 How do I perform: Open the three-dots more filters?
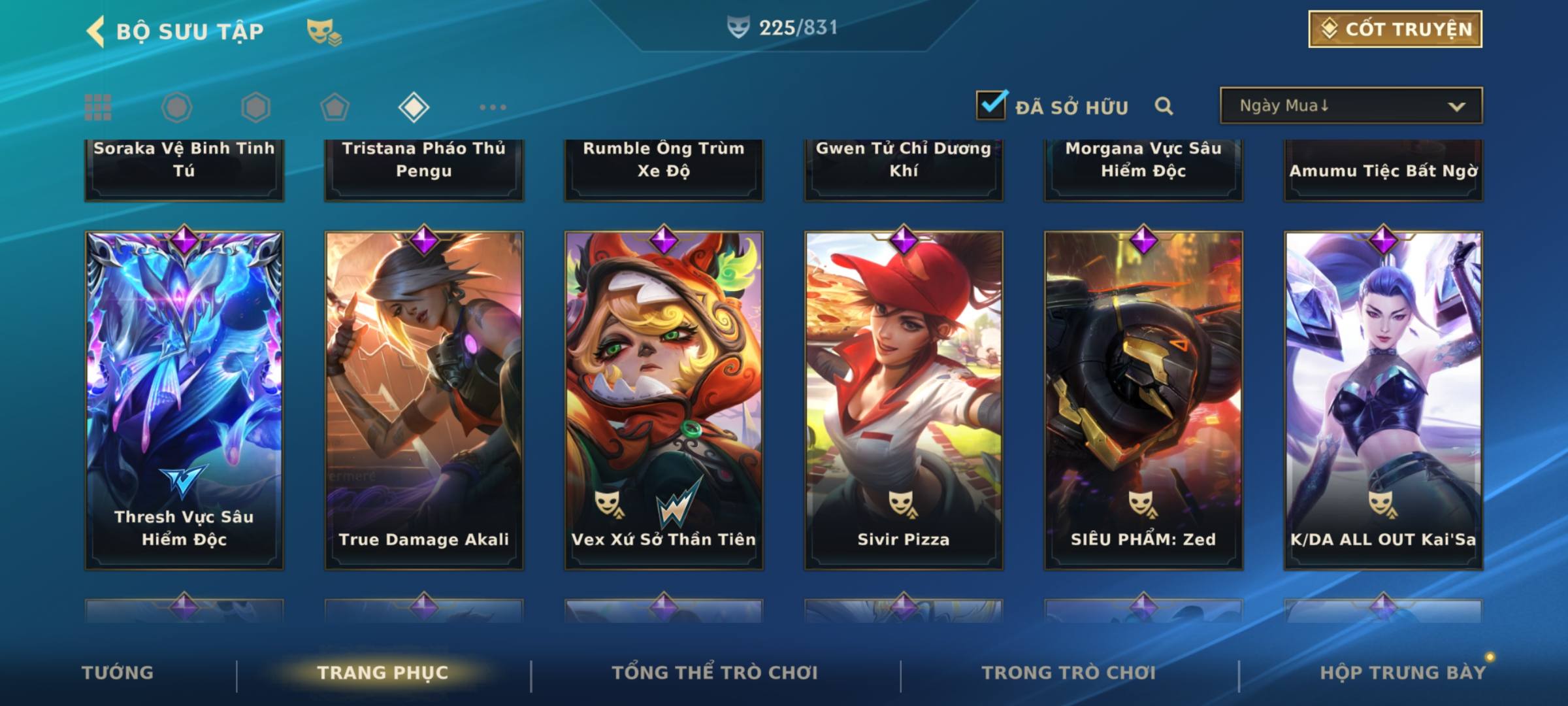493,107
